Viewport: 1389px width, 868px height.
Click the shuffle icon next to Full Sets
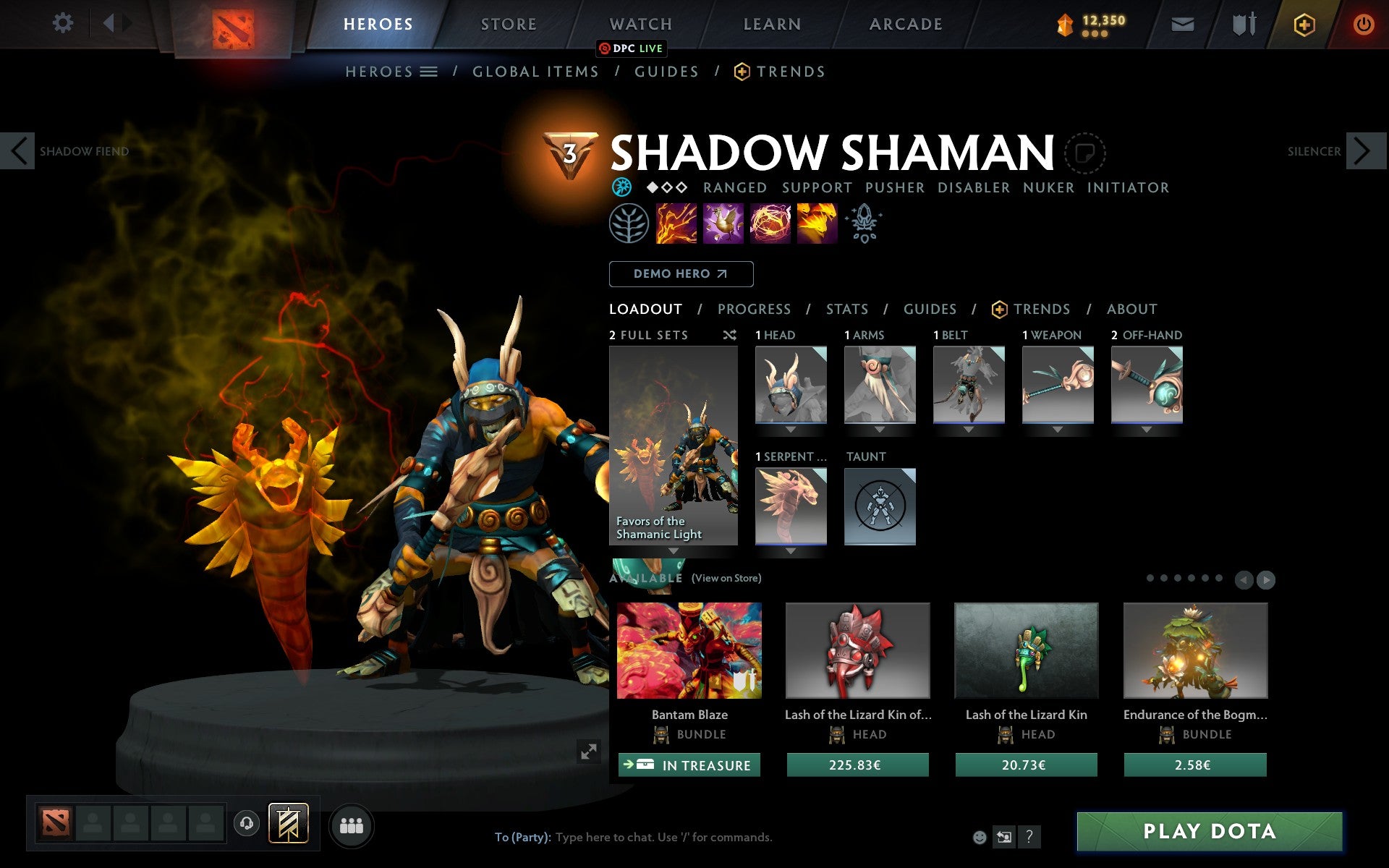729,335
